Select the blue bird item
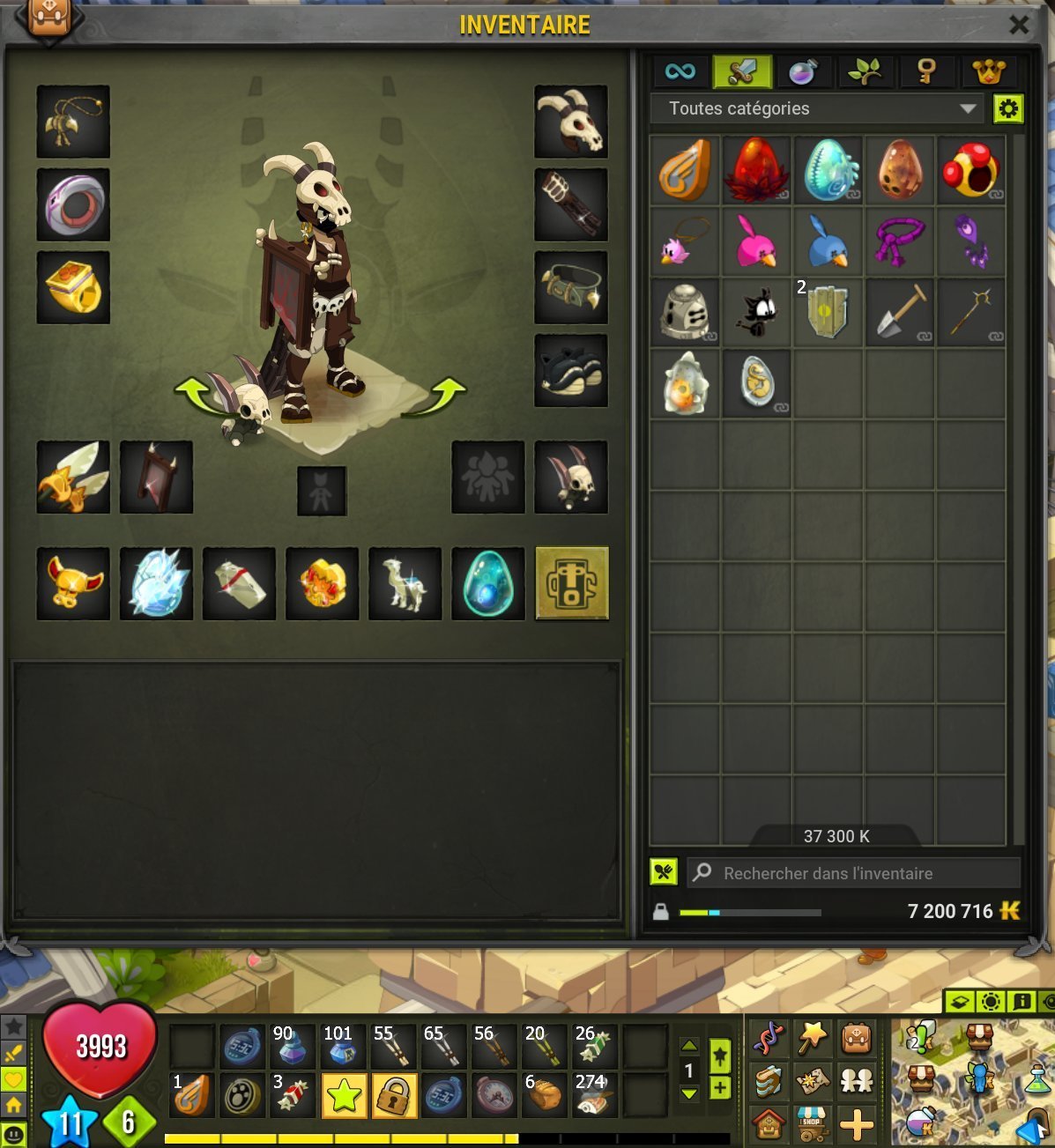The width and height of the screenshot is (1055, 1148). (828, 240)
